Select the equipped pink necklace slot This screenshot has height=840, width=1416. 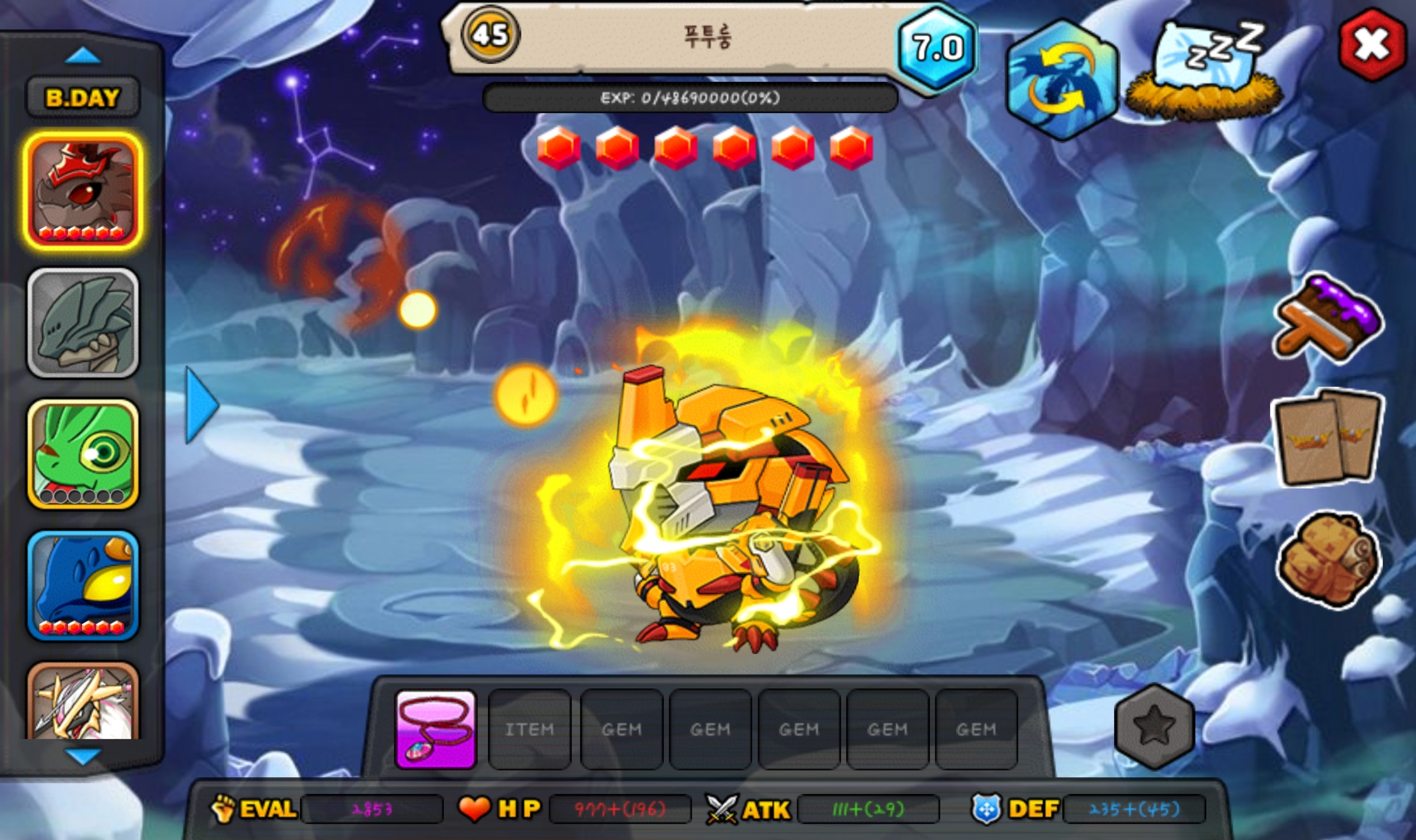[435, 729]
